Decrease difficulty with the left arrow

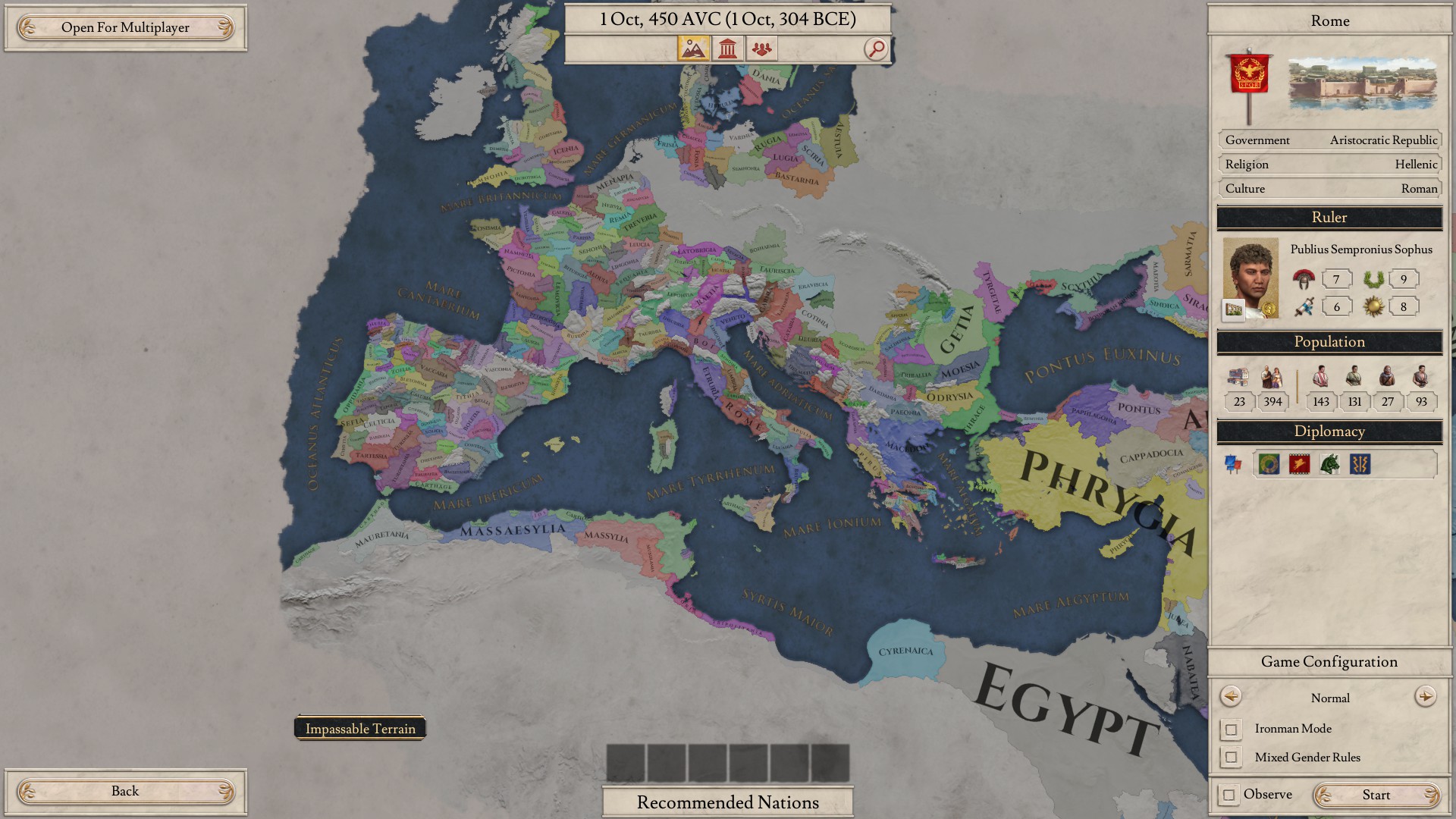pyautogui.click(x=1232, y=698)
